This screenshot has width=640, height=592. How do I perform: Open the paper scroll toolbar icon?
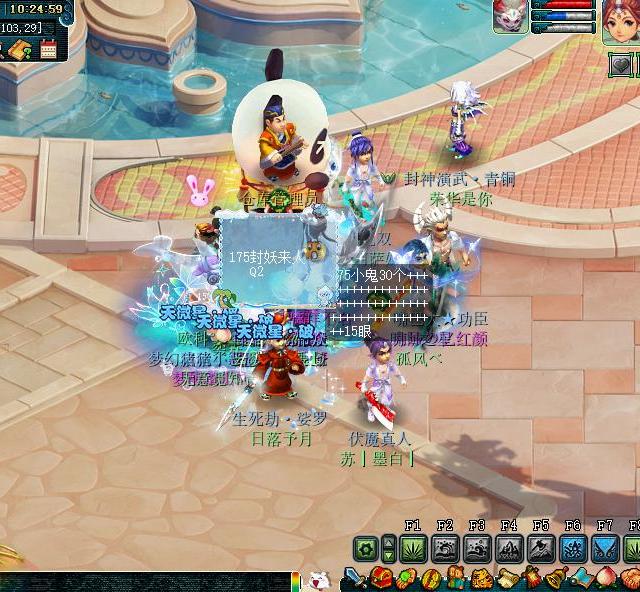(x=507, y=578)
